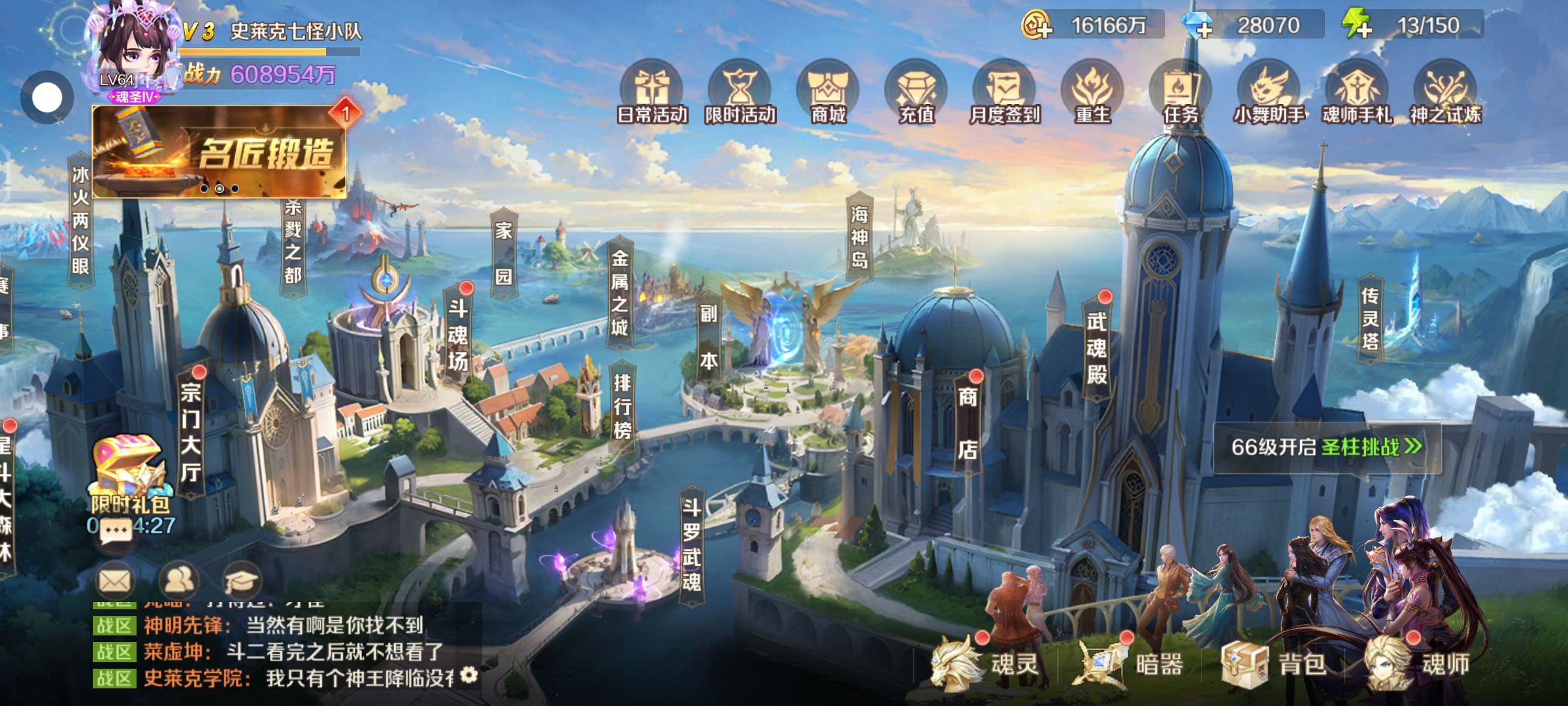
Task: Open 限时活动 limited-time events
Action: pyautogui.click(x=740, y=93)
